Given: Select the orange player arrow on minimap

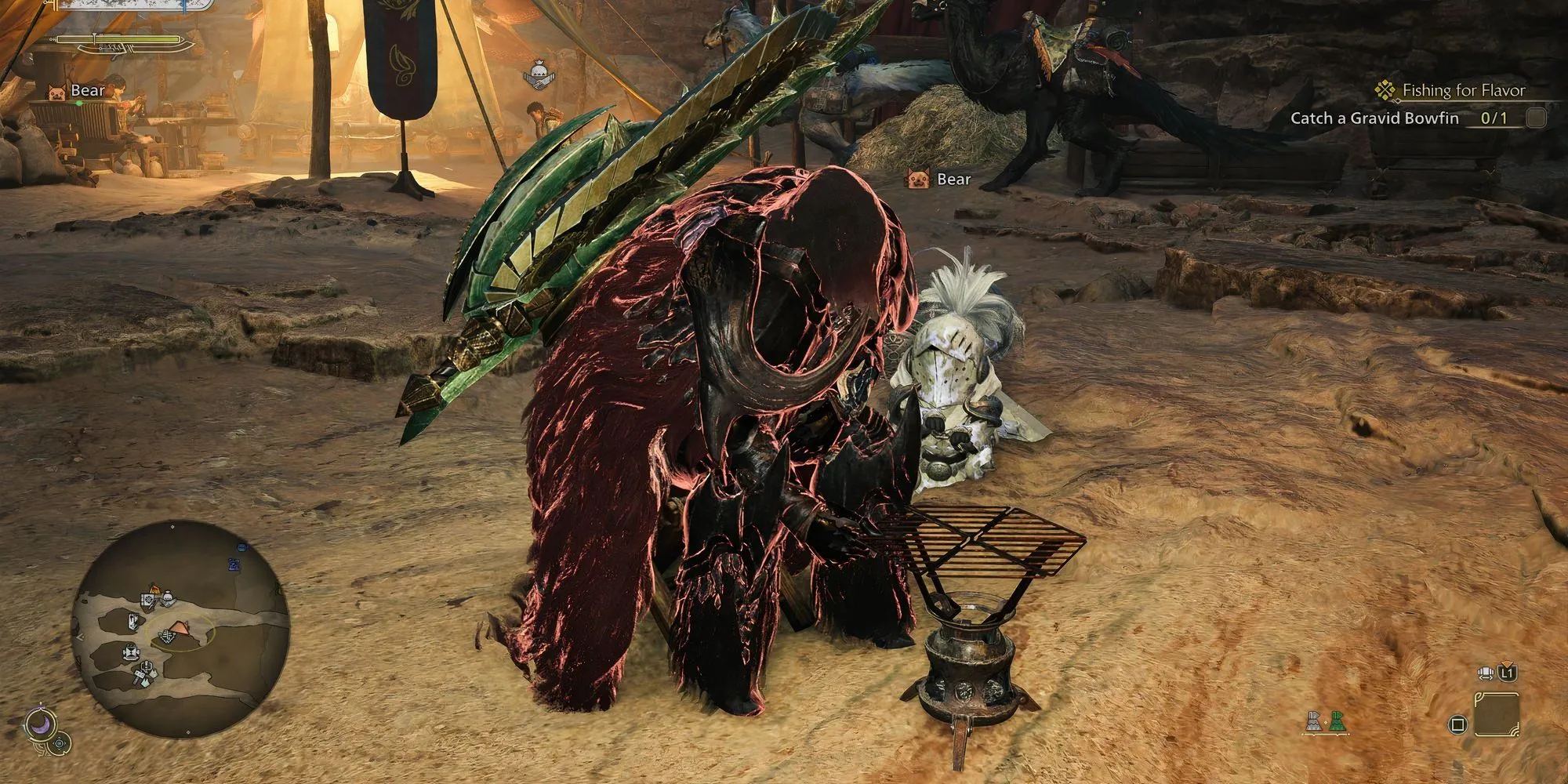Looking at the screenshot, I should click(x=179, y=627).
